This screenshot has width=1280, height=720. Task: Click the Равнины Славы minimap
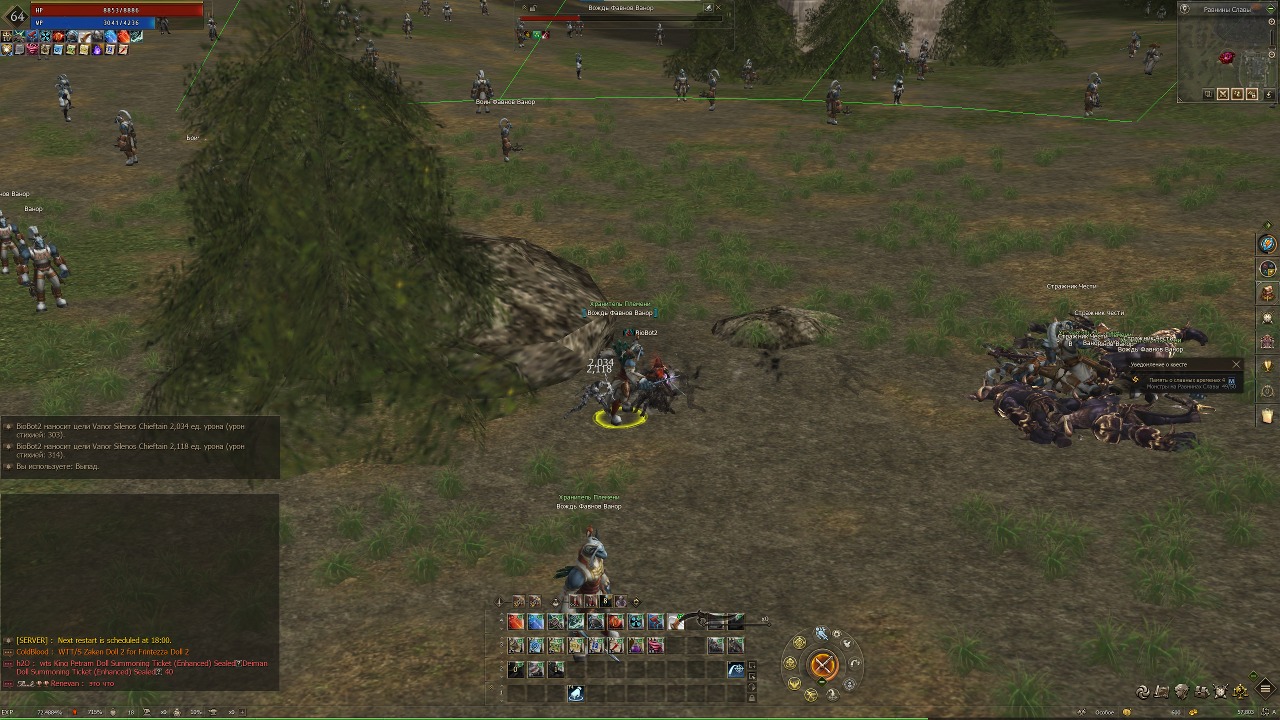click(x=1227, y=55)
